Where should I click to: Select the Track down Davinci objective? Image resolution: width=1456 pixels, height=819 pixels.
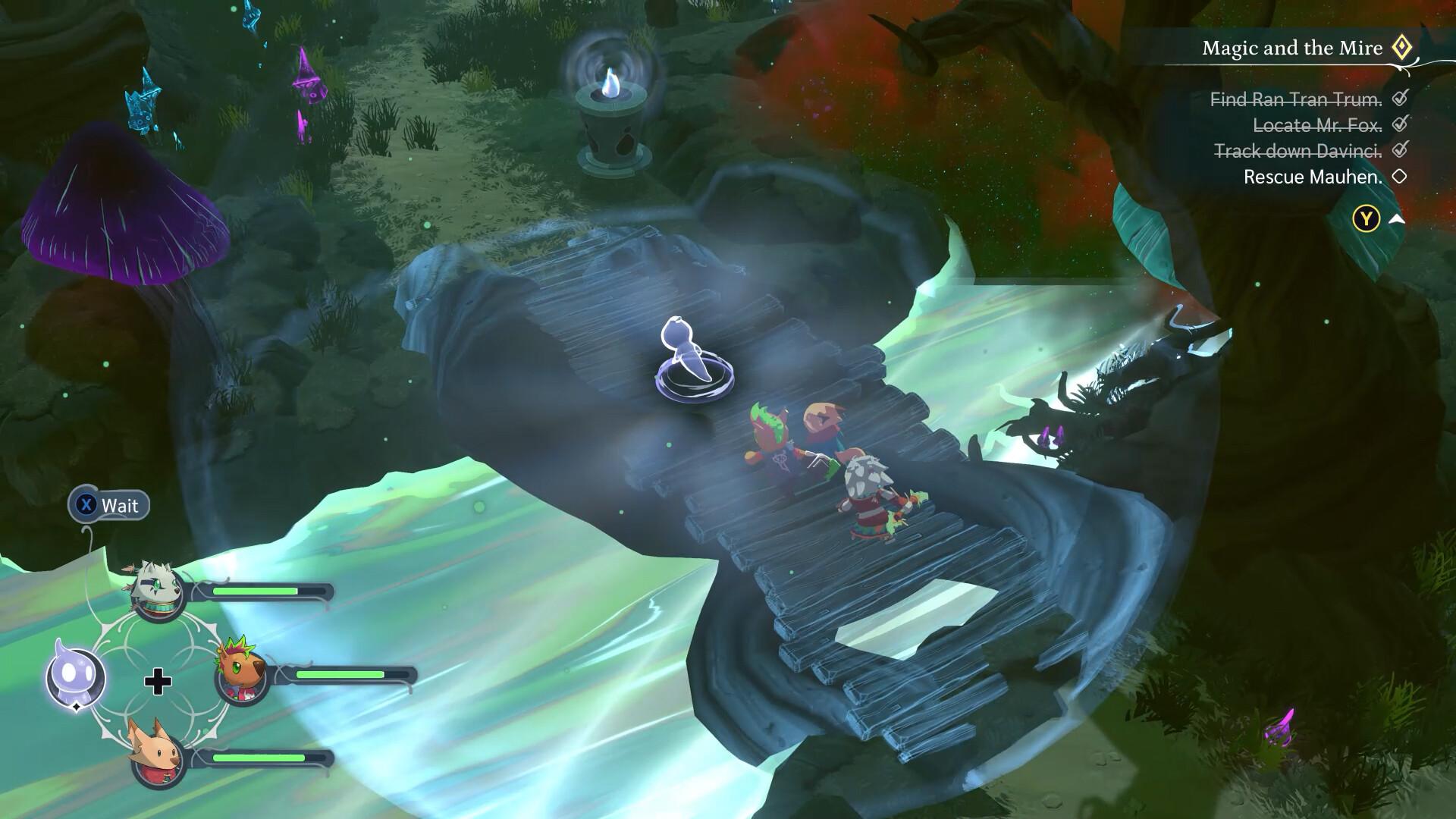click(1298, 151)
